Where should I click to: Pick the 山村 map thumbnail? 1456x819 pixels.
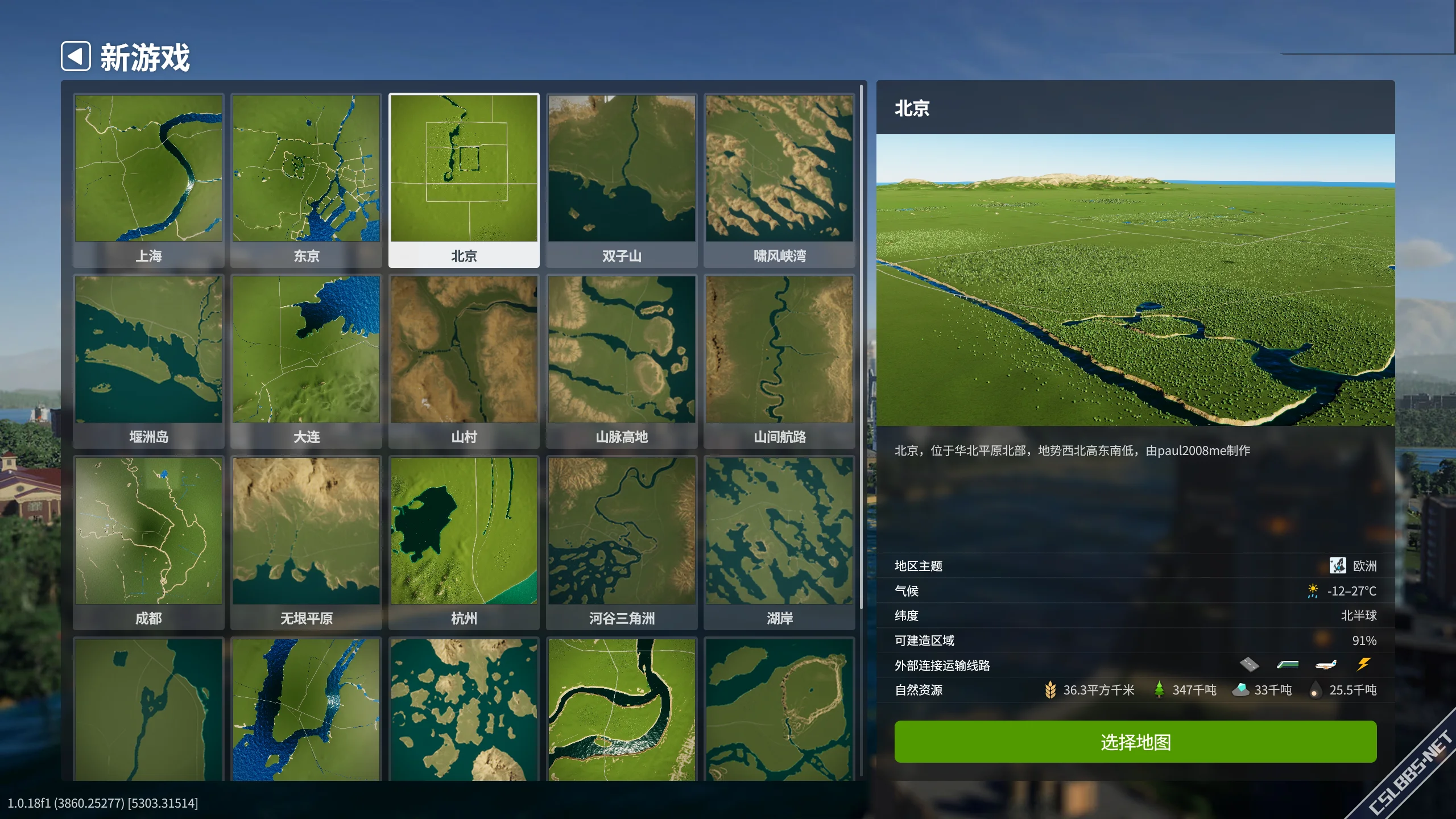click(x=464, y=350)
